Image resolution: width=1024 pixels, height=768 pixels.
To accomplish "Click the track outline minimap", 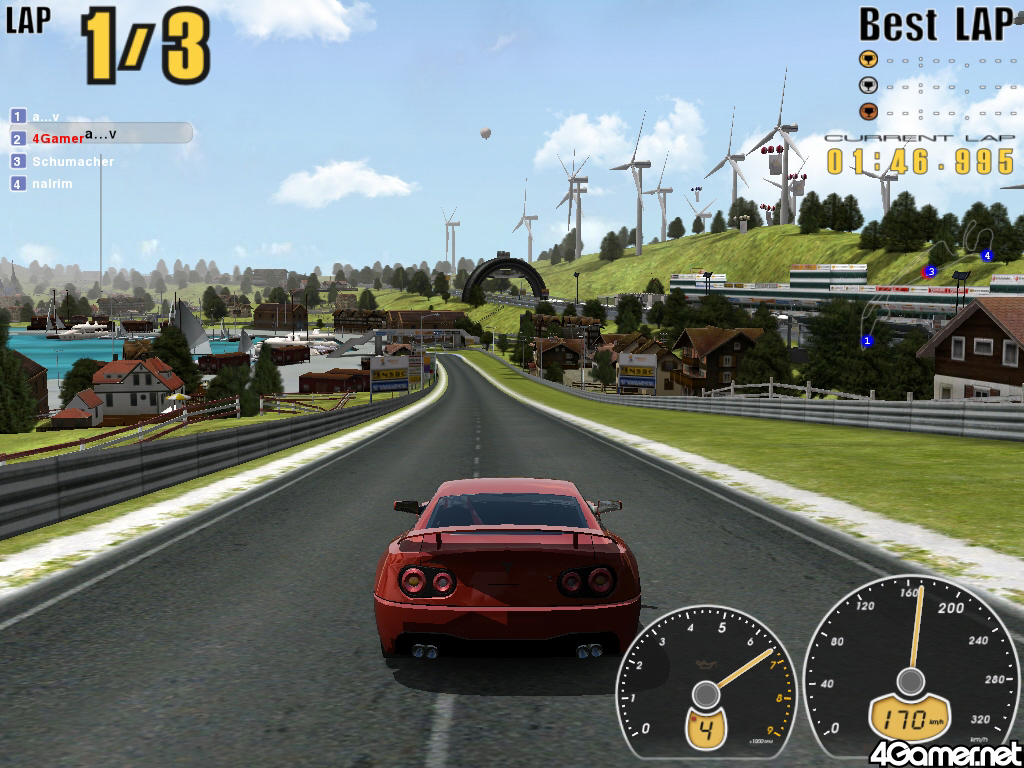I will pos(925,290).
